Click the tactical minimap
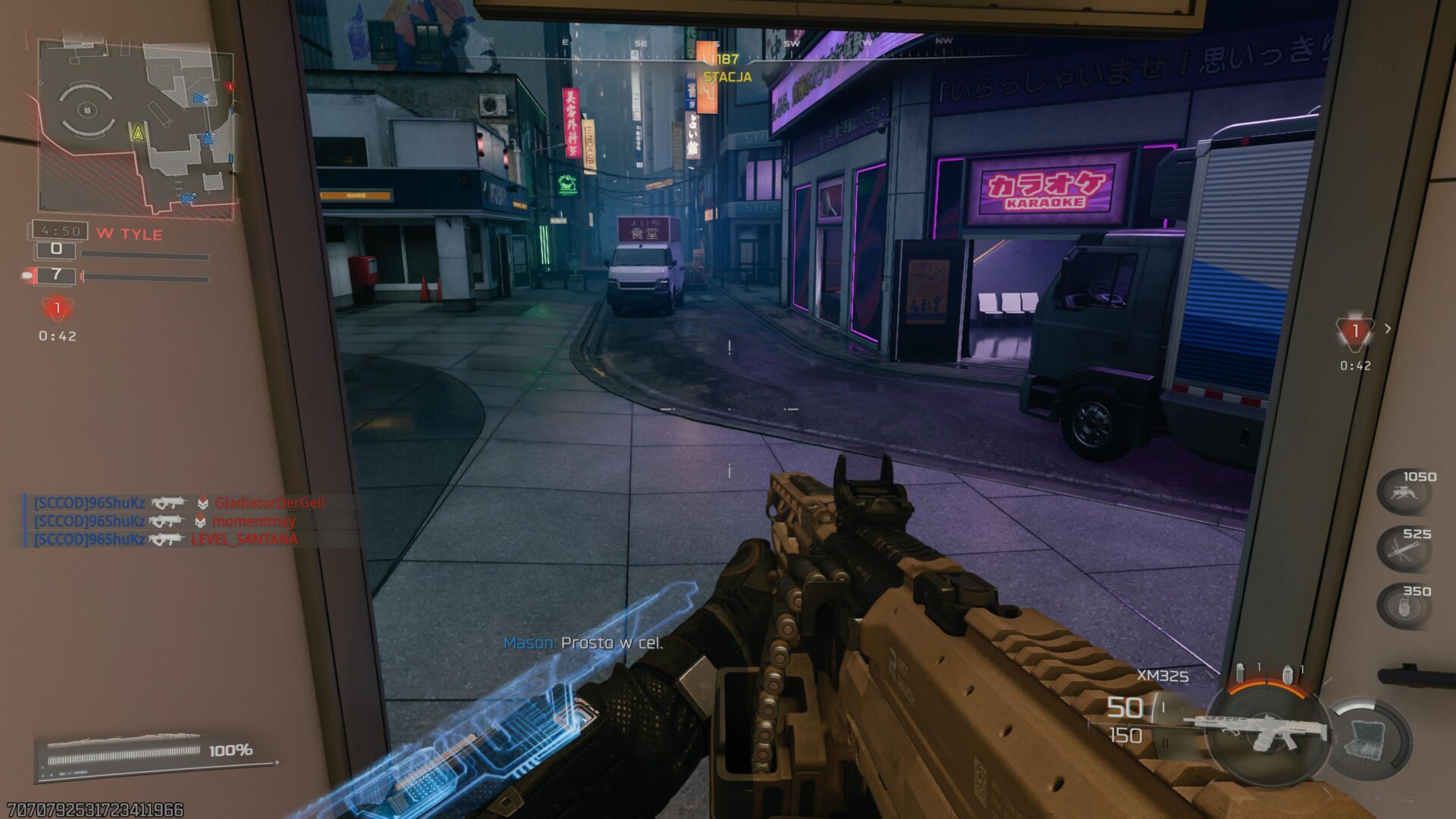Screen dimensions: 1456x819 (136, 127)
